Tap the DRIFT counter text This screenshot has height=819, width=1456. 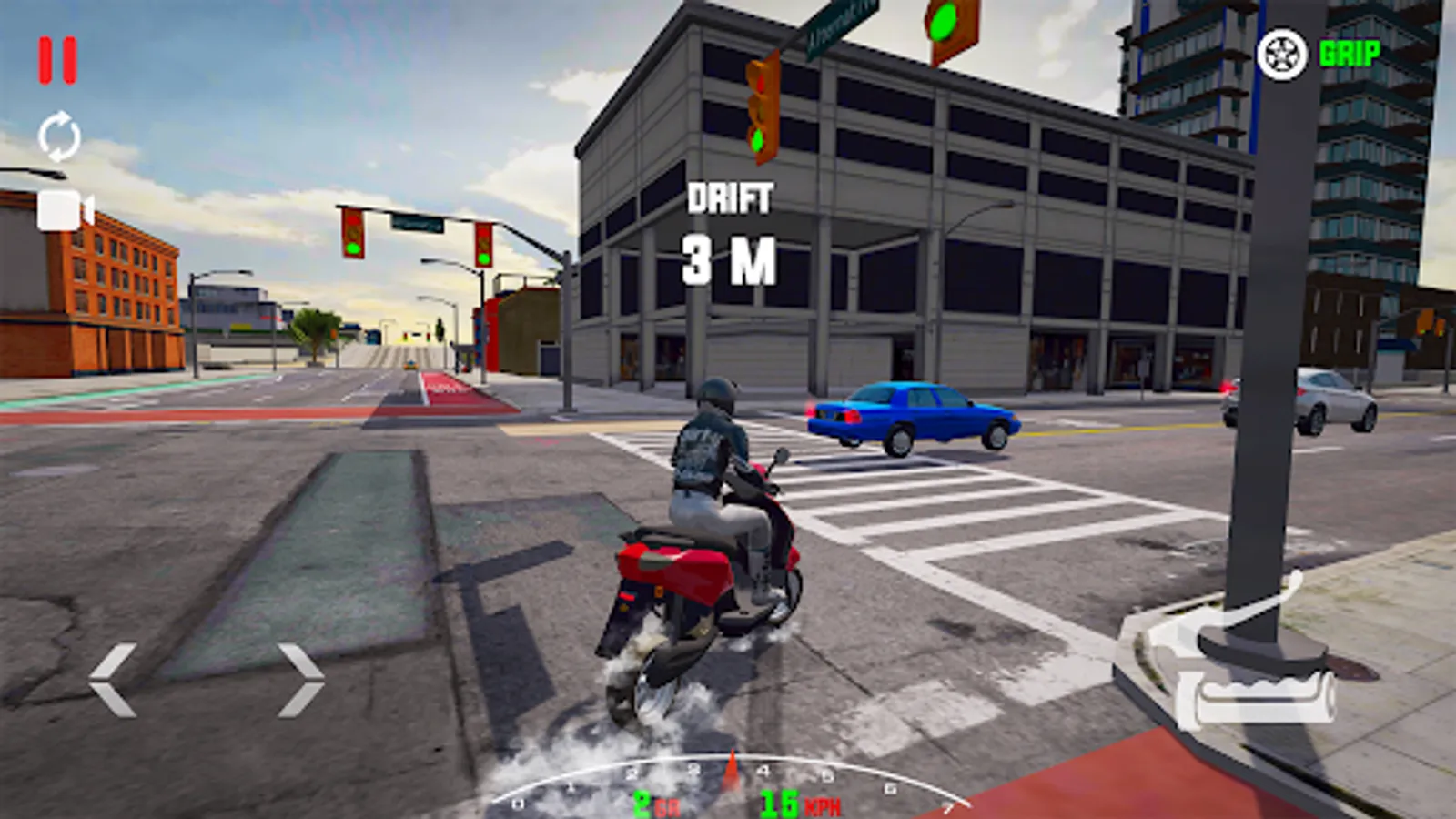click(x=733, y=198)
